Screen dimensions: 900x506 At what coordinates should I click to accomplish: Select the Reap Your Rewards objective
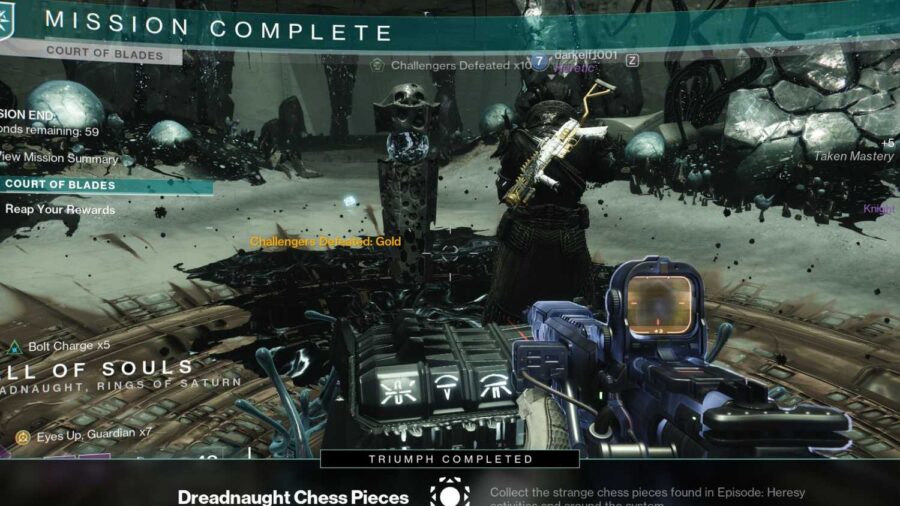[x=60, y=210]
